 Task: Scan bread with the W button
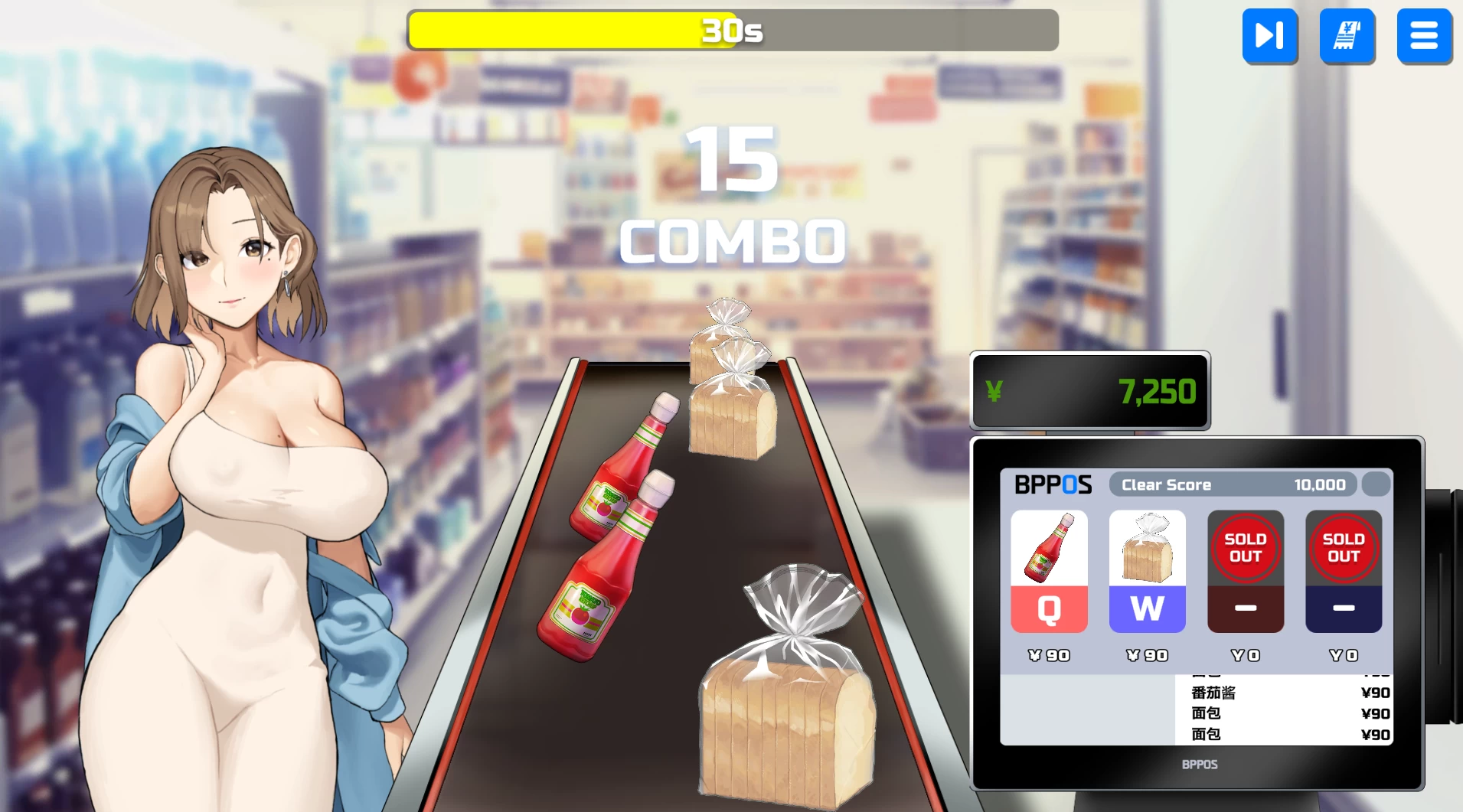[1147, 608]
